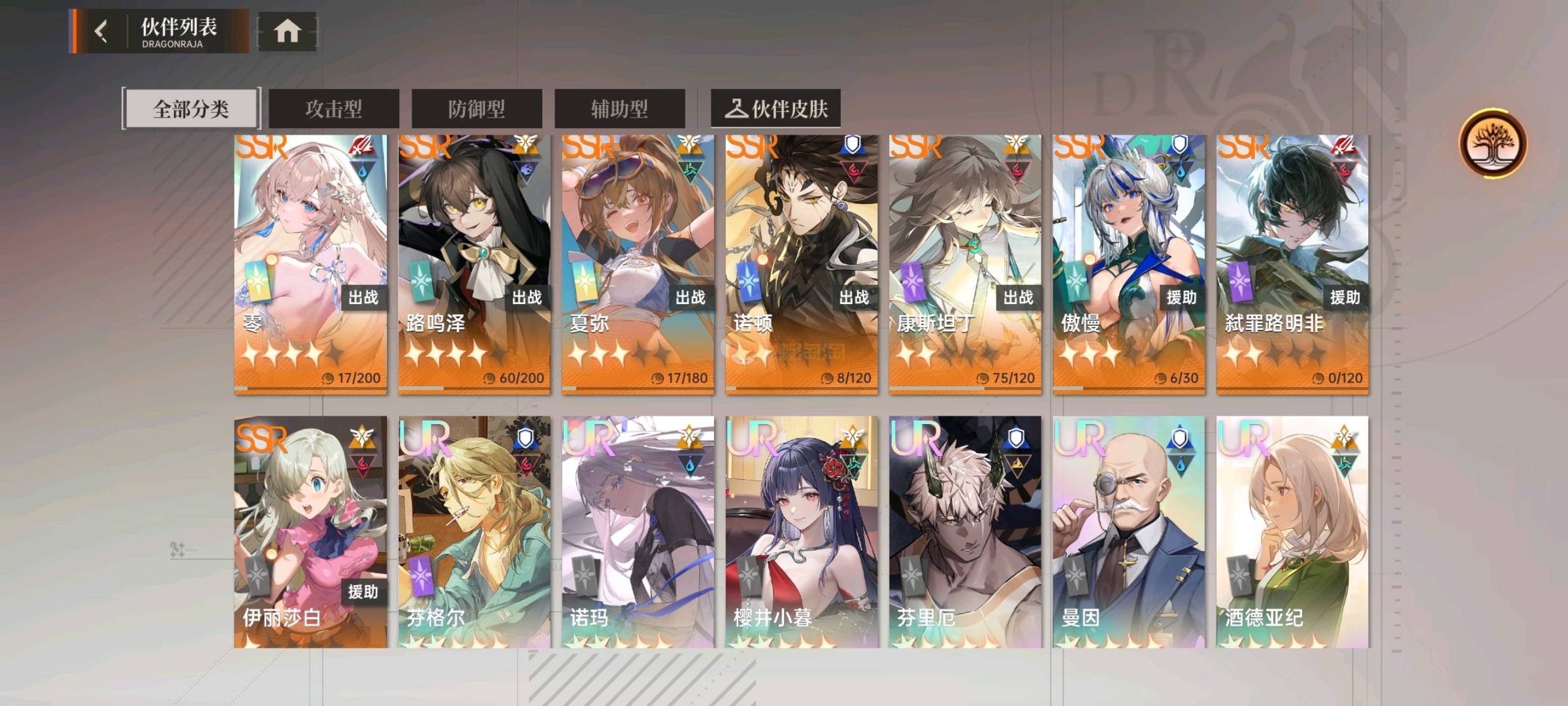
Task: Choose the 伊丽莎白 companion card
Action: (x=310, y=532)
